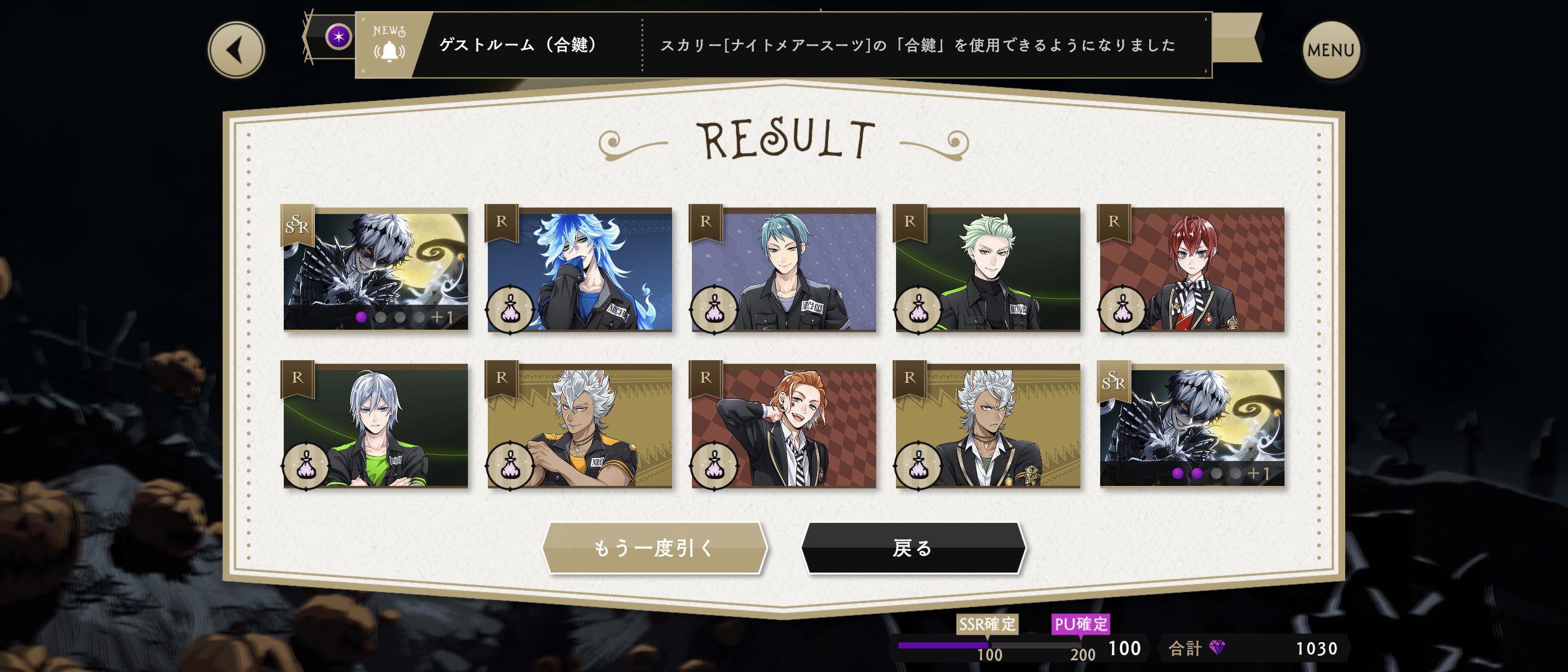This screenshot has height=672, width=1568.
Task: Select the red-haired R card
Action: pos(1192,269)
